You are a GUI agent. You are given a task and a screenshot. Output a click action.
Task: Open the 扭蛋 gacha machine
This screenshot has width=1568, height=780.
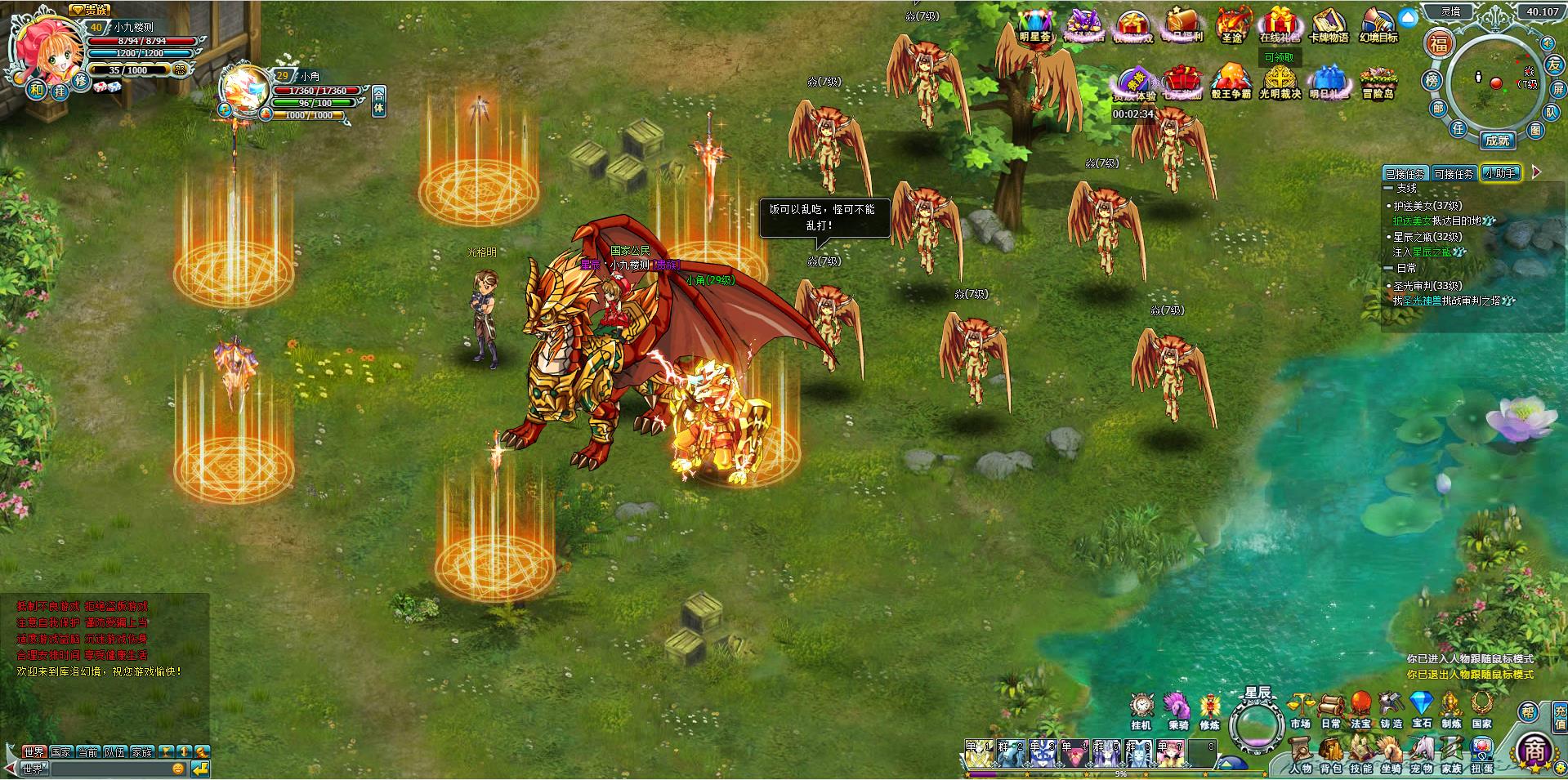click(1481, 747)
